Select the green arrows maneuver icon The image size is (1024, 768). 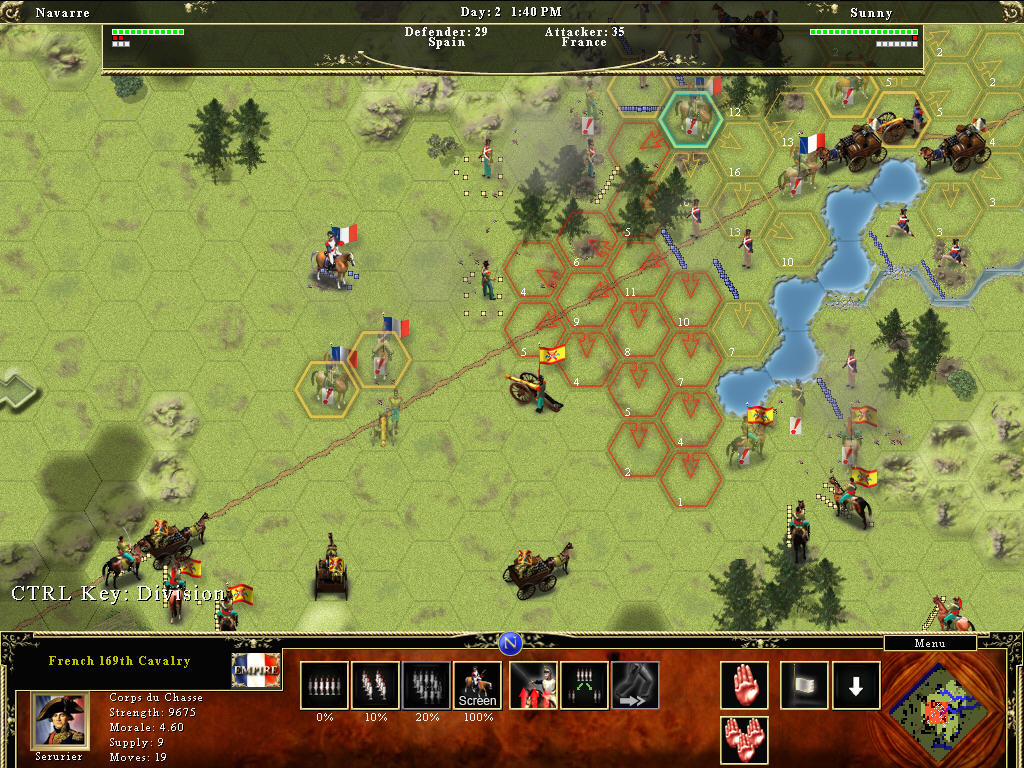(x=584, y=686)
